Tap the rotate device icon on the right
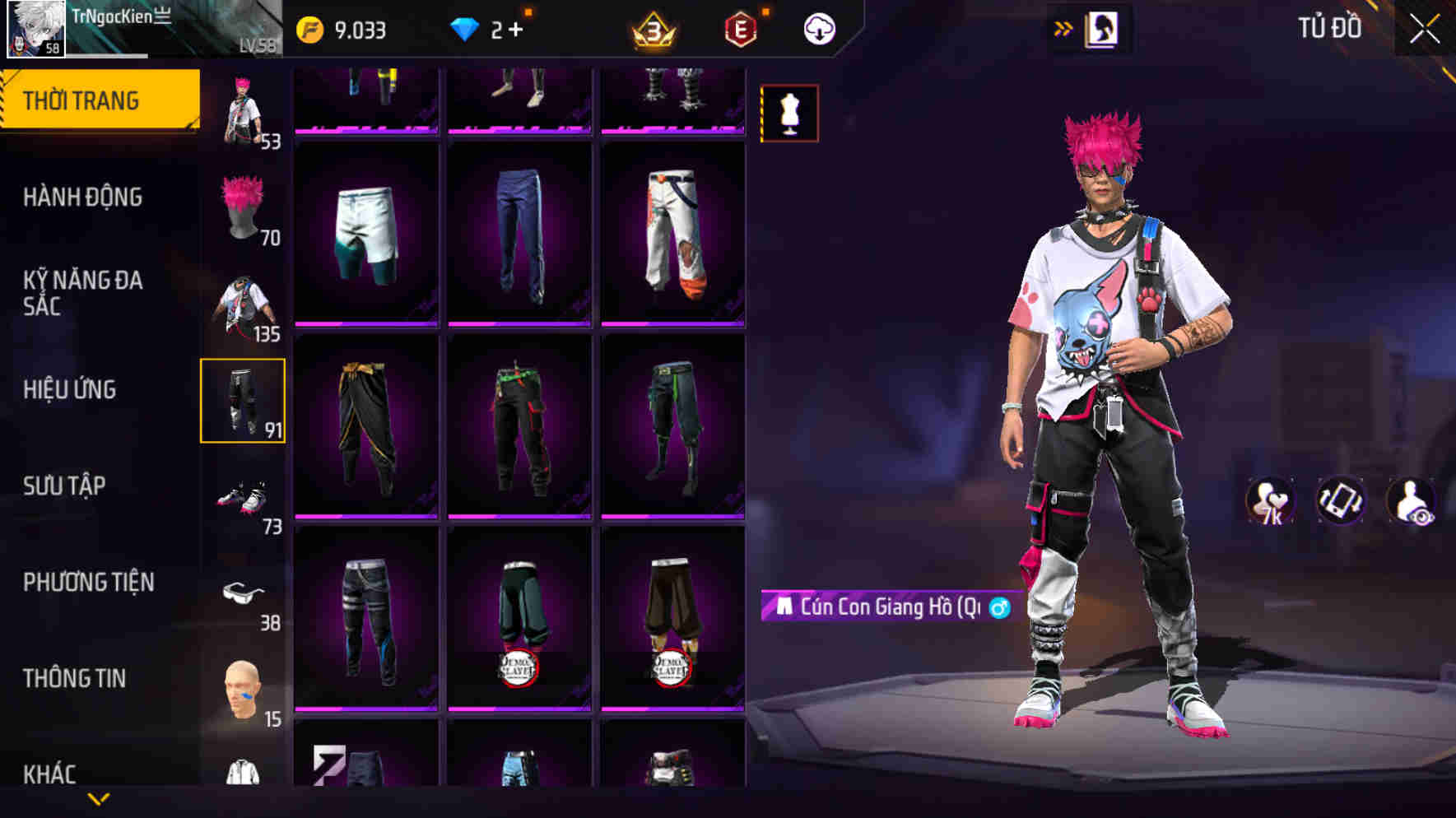Image resolution: width=1456 pixels, height=818 pixels. click(1341, 500)
